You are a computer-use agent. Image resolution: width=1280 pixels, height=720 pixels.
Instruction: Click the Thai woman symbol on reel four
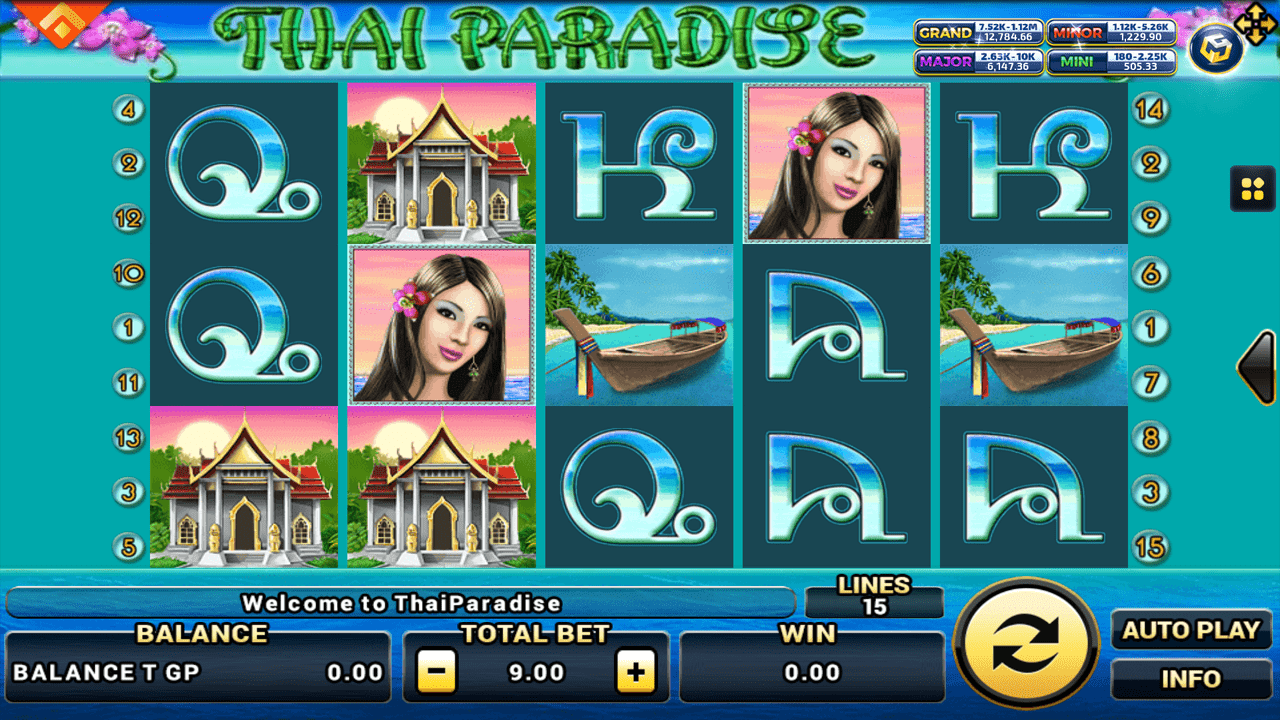coord(837,162)
